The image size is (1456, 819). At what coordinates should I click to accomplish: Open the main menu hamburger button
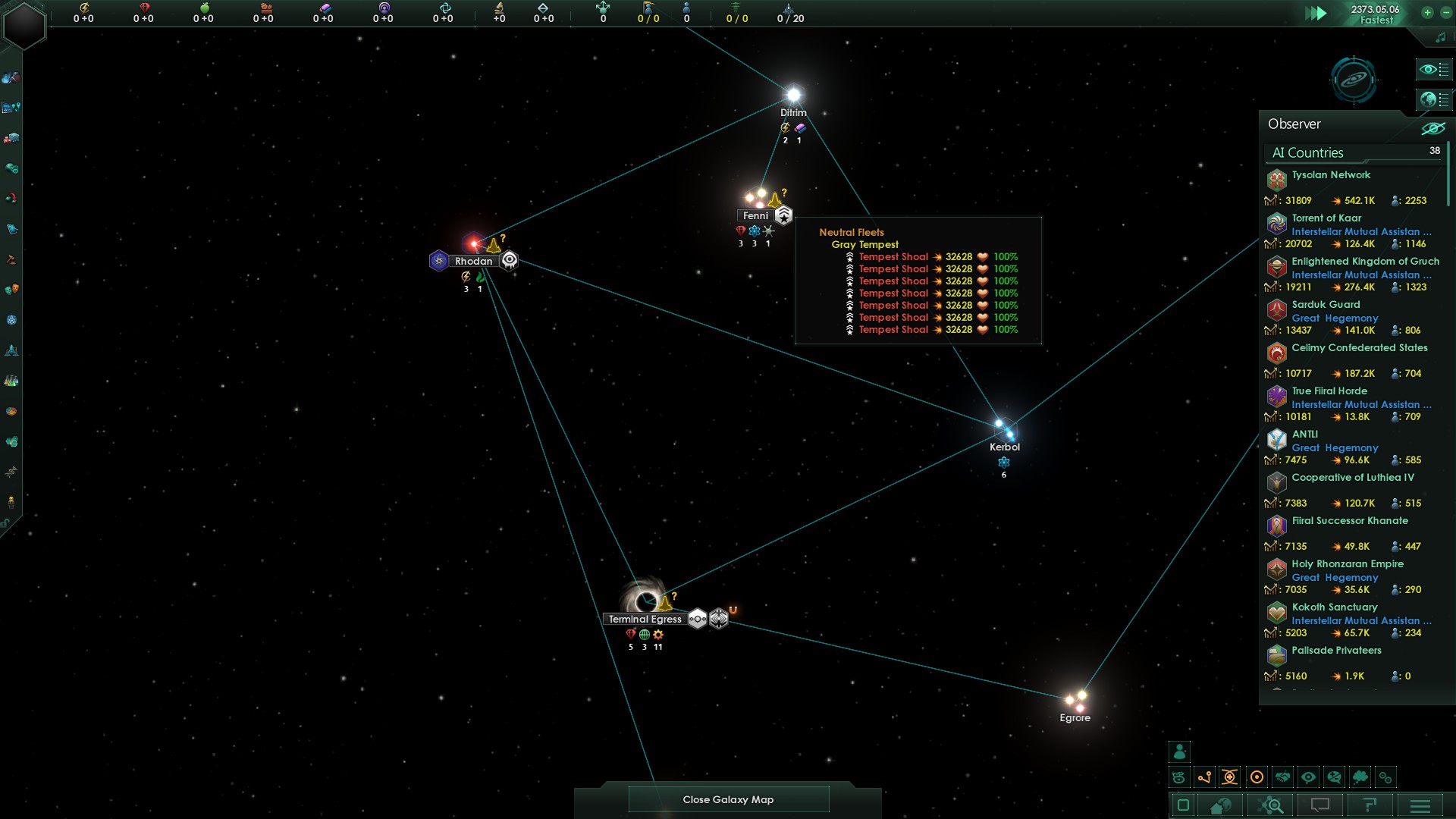1420,805
